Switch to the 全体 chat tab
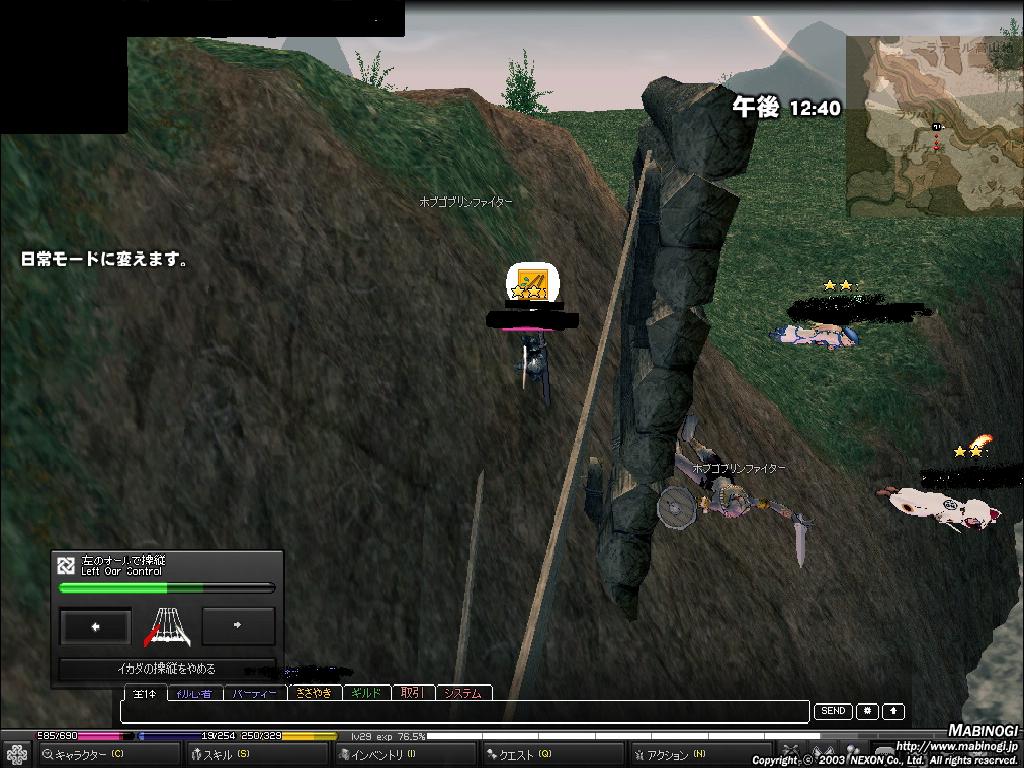1024x768 pixels. (145, 693)
